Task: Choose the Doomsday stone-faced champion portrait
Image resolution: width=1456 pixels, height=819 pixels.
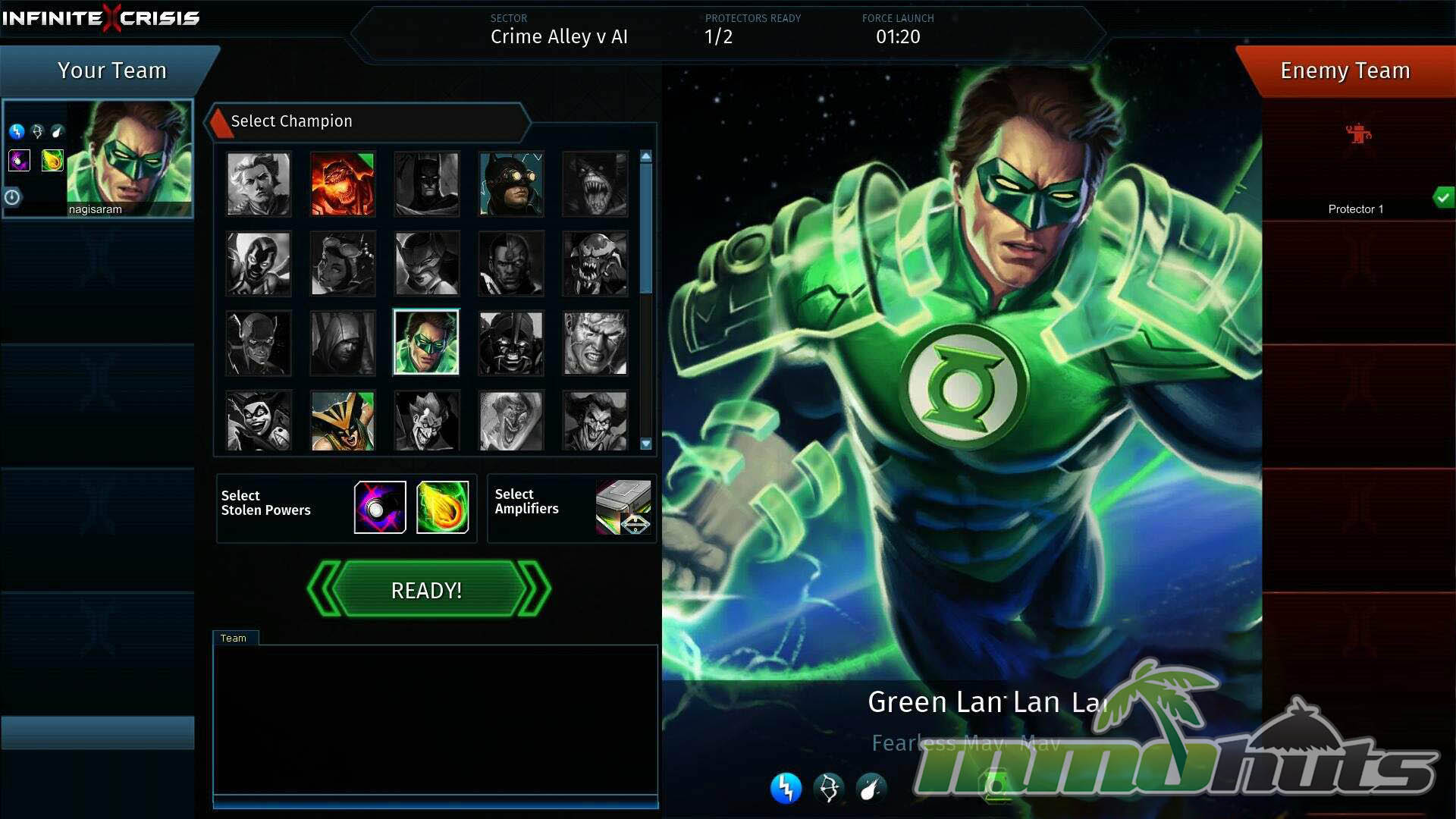Action: click(595, 342)
